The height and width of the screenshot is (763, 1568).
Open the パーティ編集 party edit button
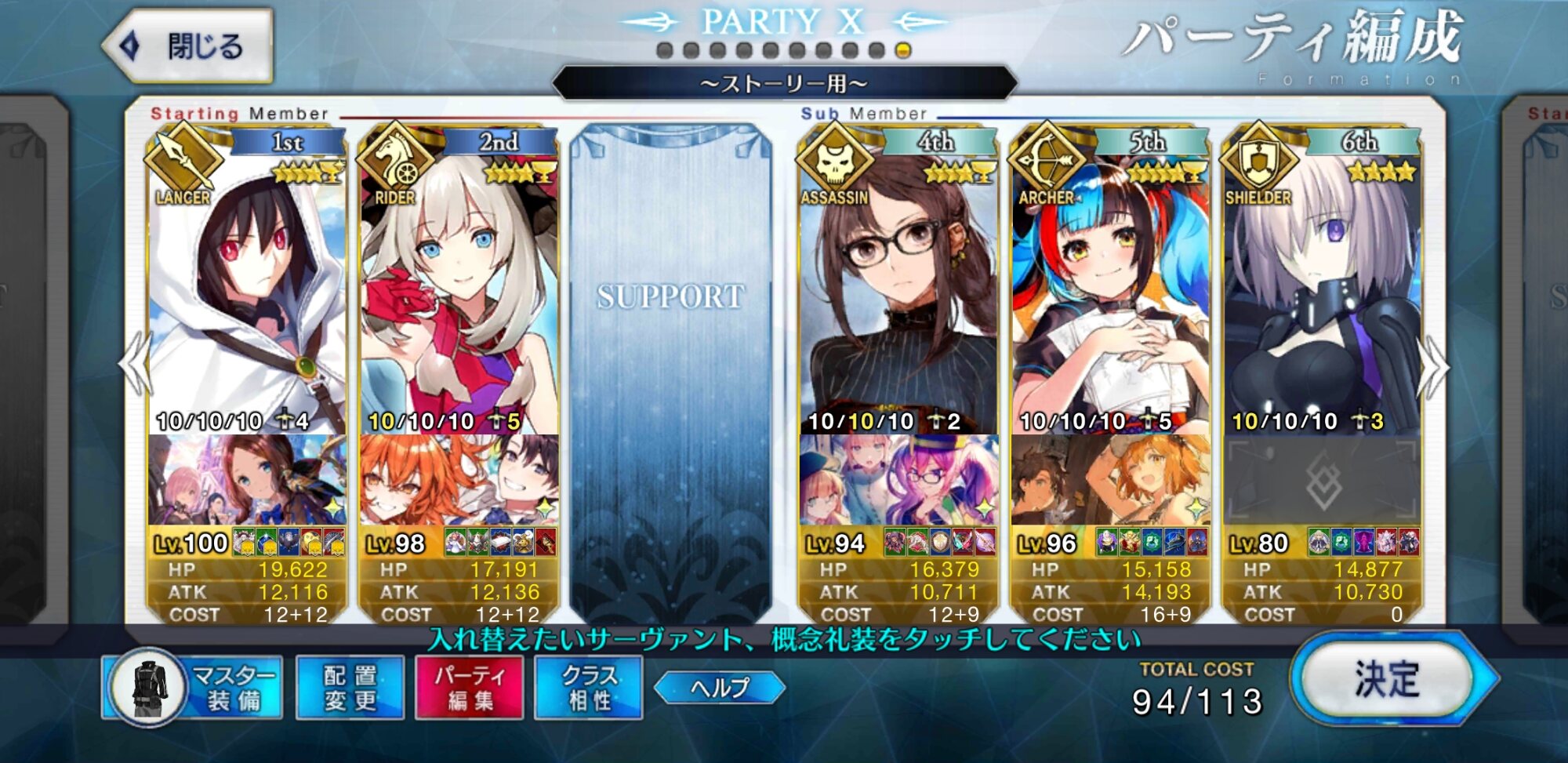click(x=470, y=688)
